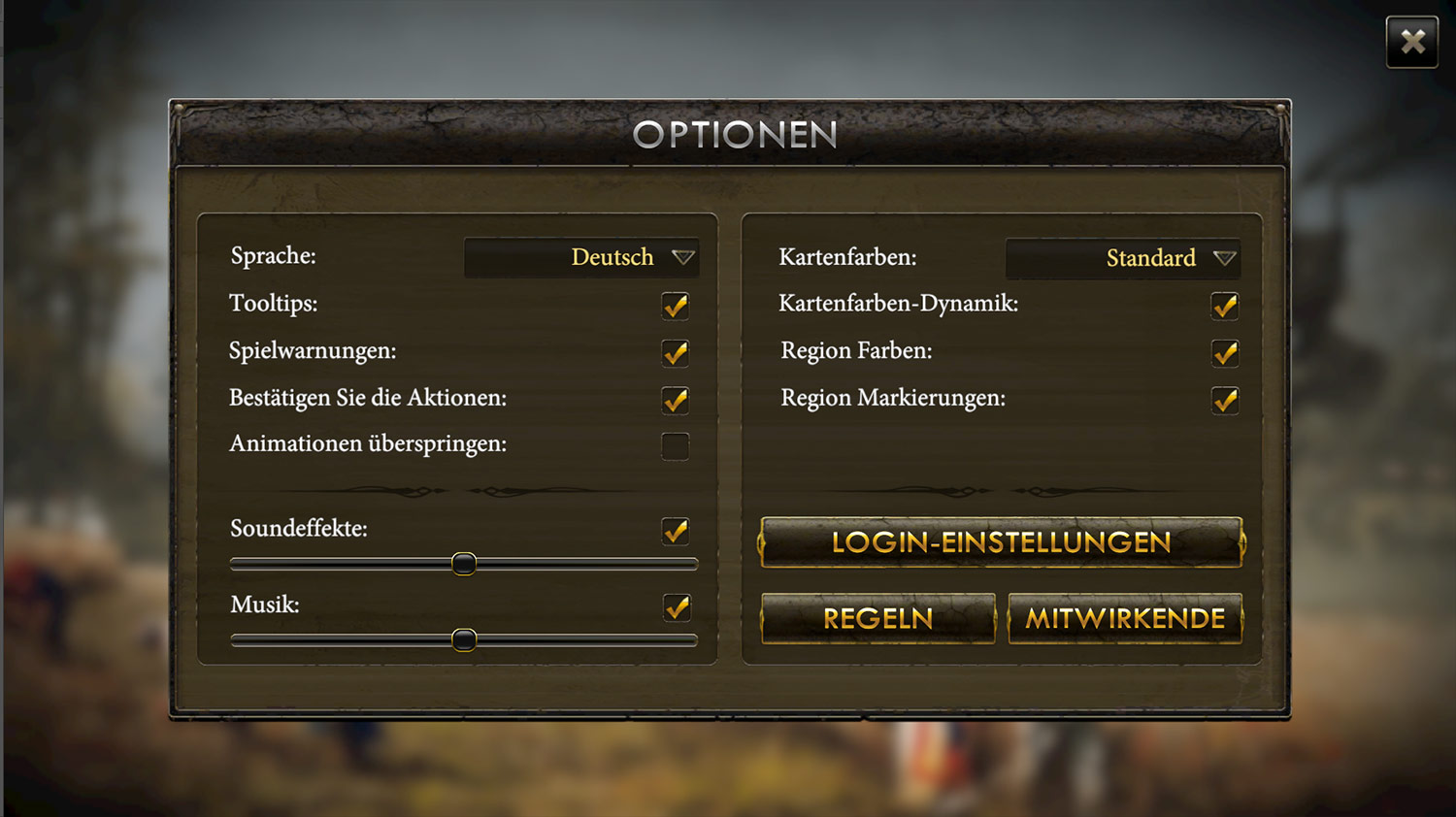This screenshot has width=1456, height=817.
Task: Show the Regeln page
Action: (877, 618)
